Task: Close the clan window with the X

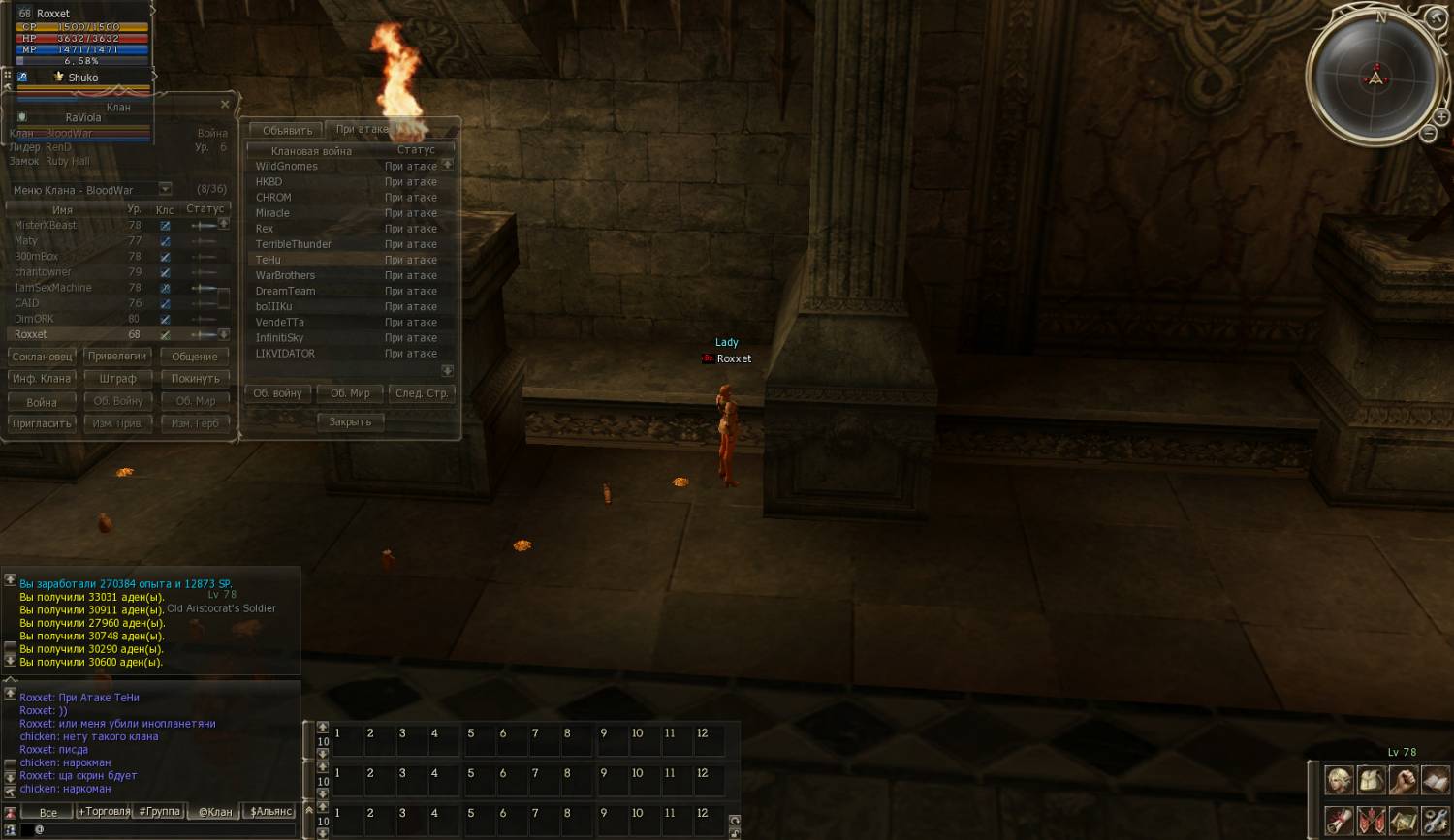Action: pyautogui.click(x=225, y=104)
